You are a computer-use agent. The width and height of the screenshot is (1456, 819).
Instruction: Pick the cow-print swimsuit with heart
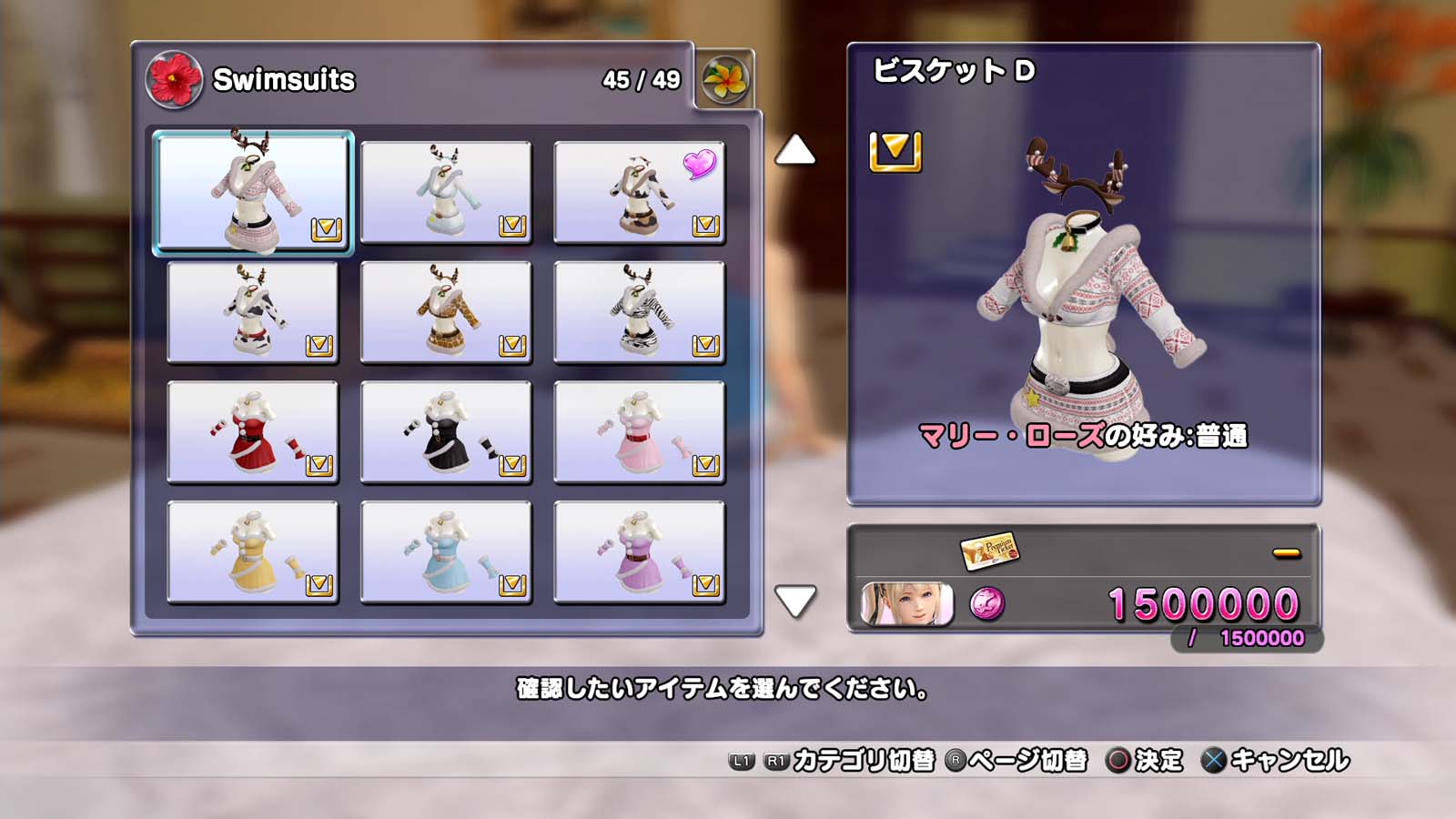pyautogui.click(x=639, y=192)
